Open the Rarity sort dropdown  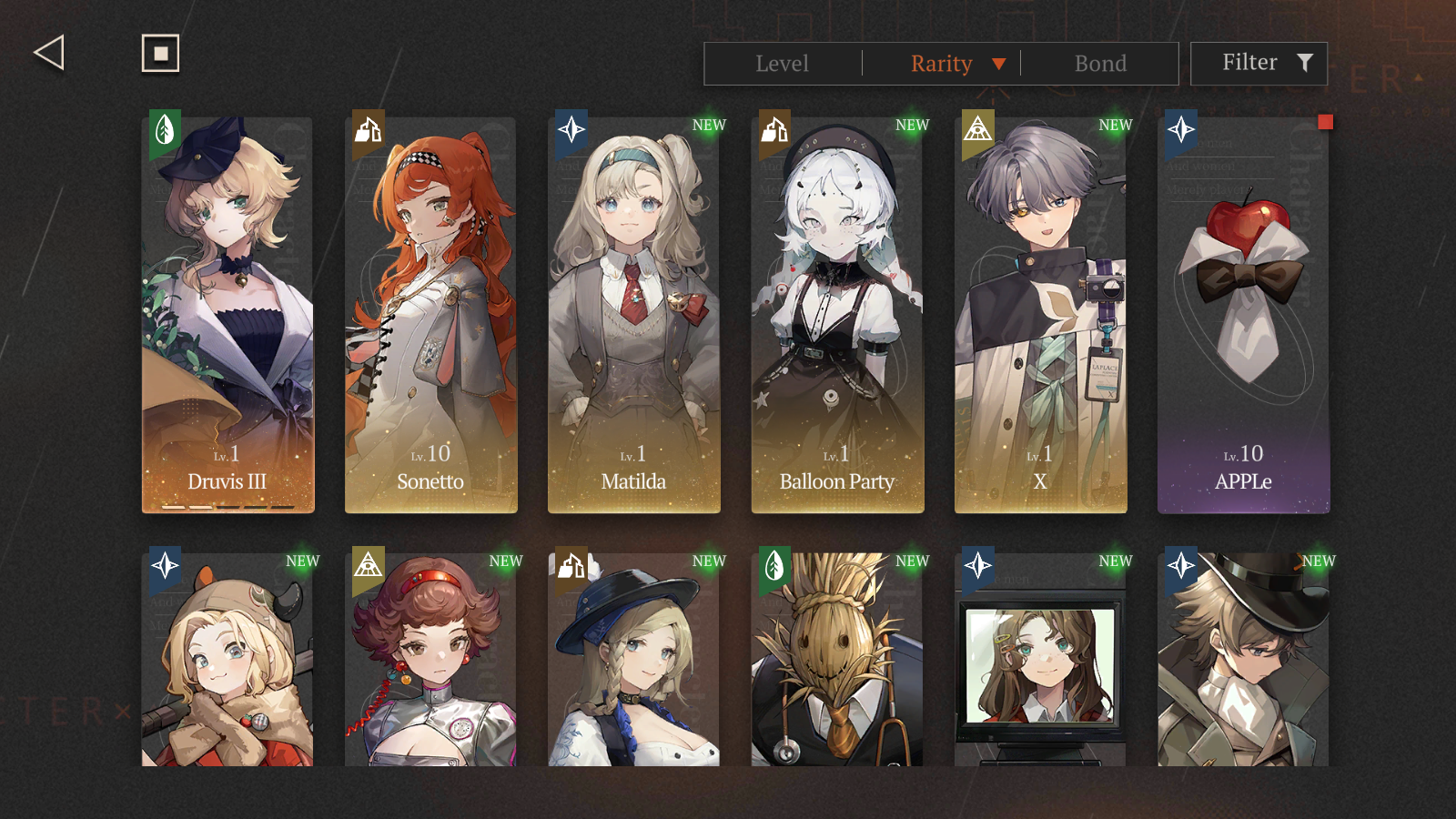(x=999, y=64)
